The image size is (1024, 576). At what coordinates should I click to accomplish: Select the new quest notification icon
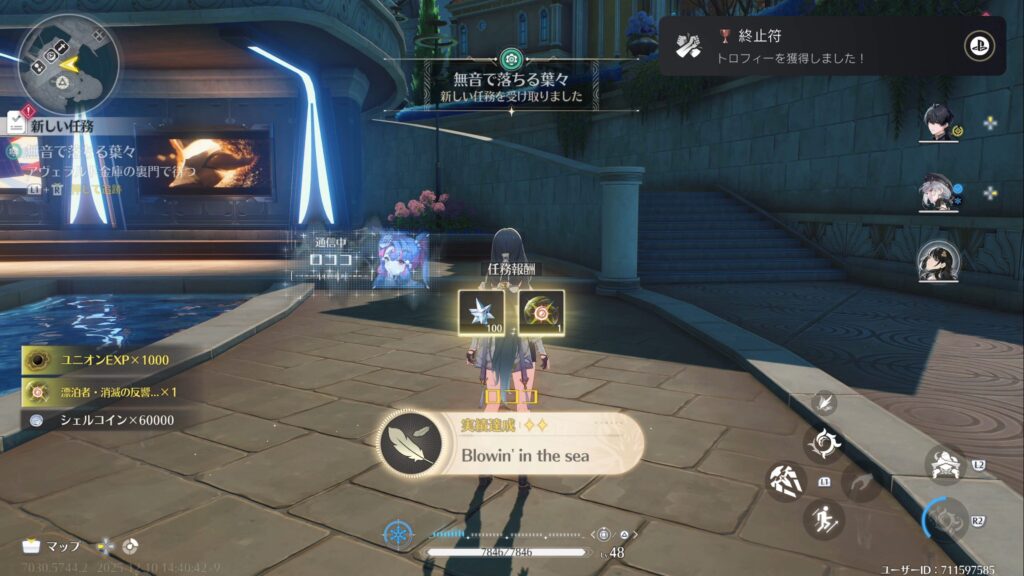(15, 122)
